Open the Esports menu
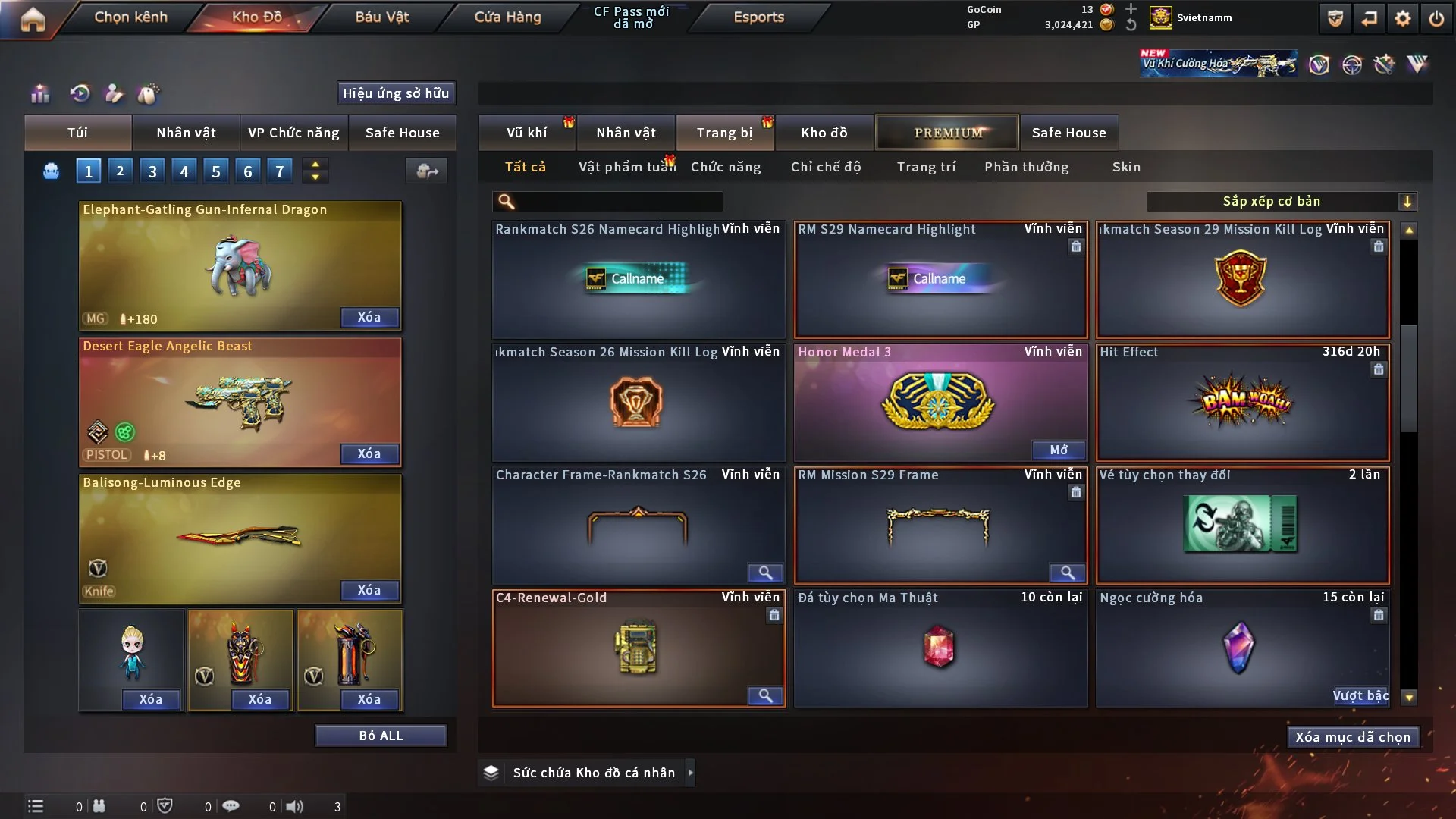This screenshot has width=1456, height=819. pyautogui.click(x=758, y=17)
